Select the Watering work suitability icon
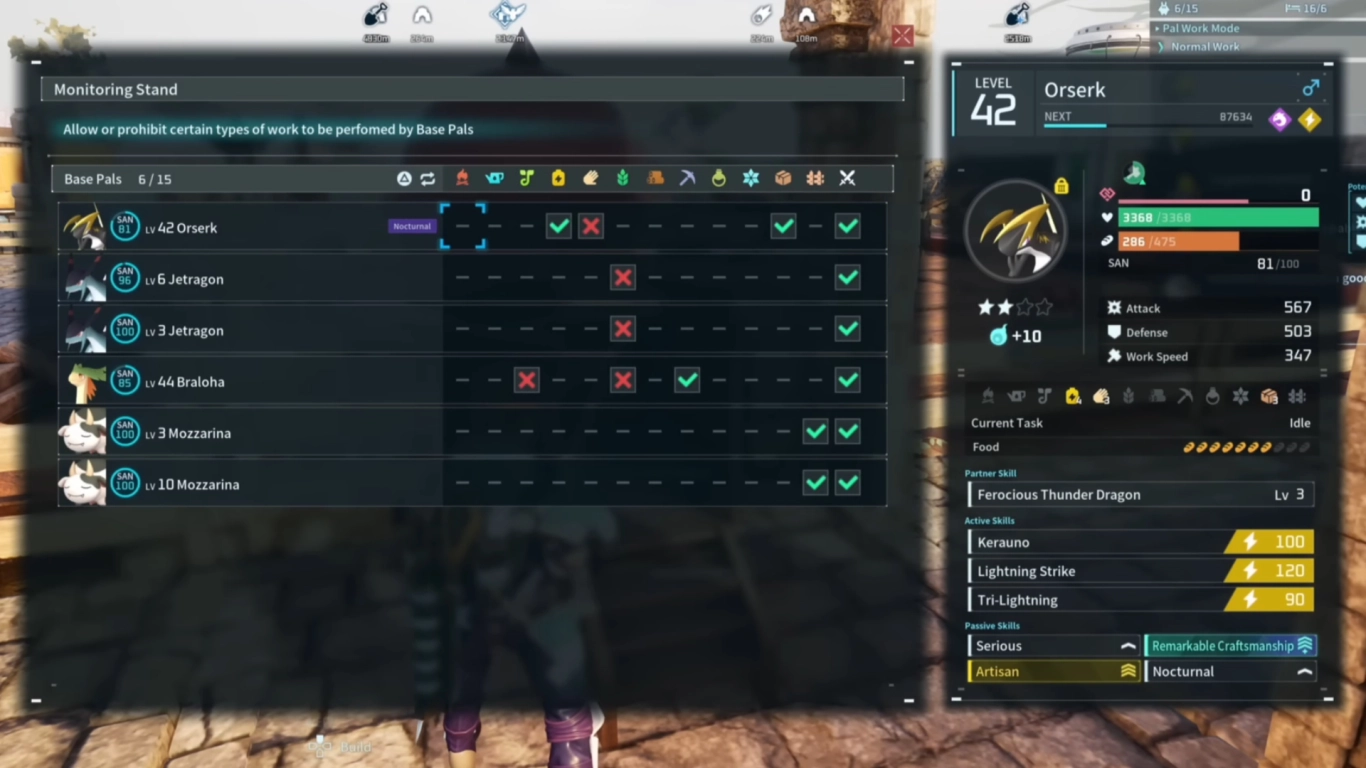Screen dimensions: 1366x768 [x=493, y=178]
